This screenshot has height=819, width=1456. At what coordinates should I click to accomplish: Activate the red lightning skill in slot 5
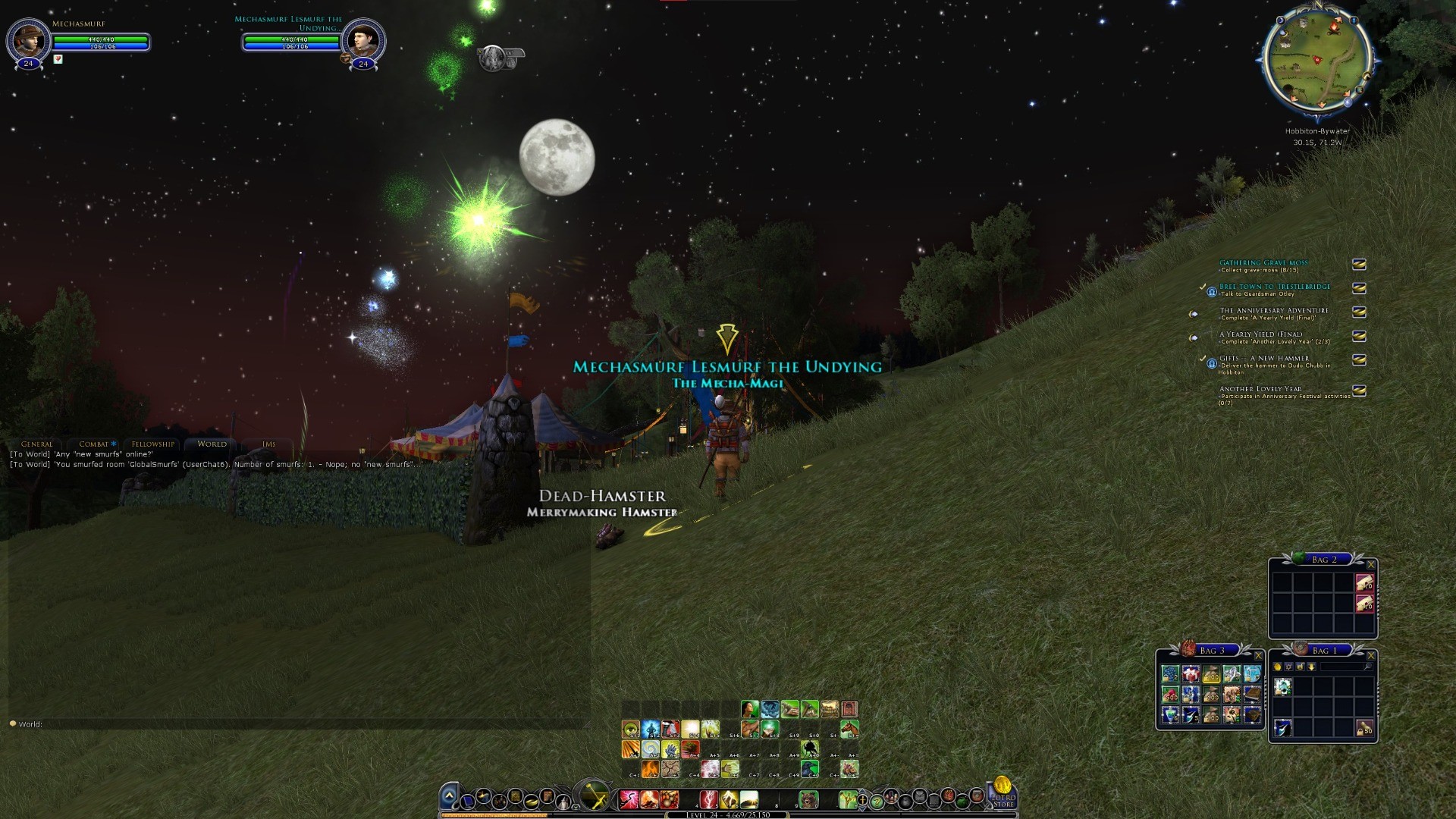click(708, 799)
